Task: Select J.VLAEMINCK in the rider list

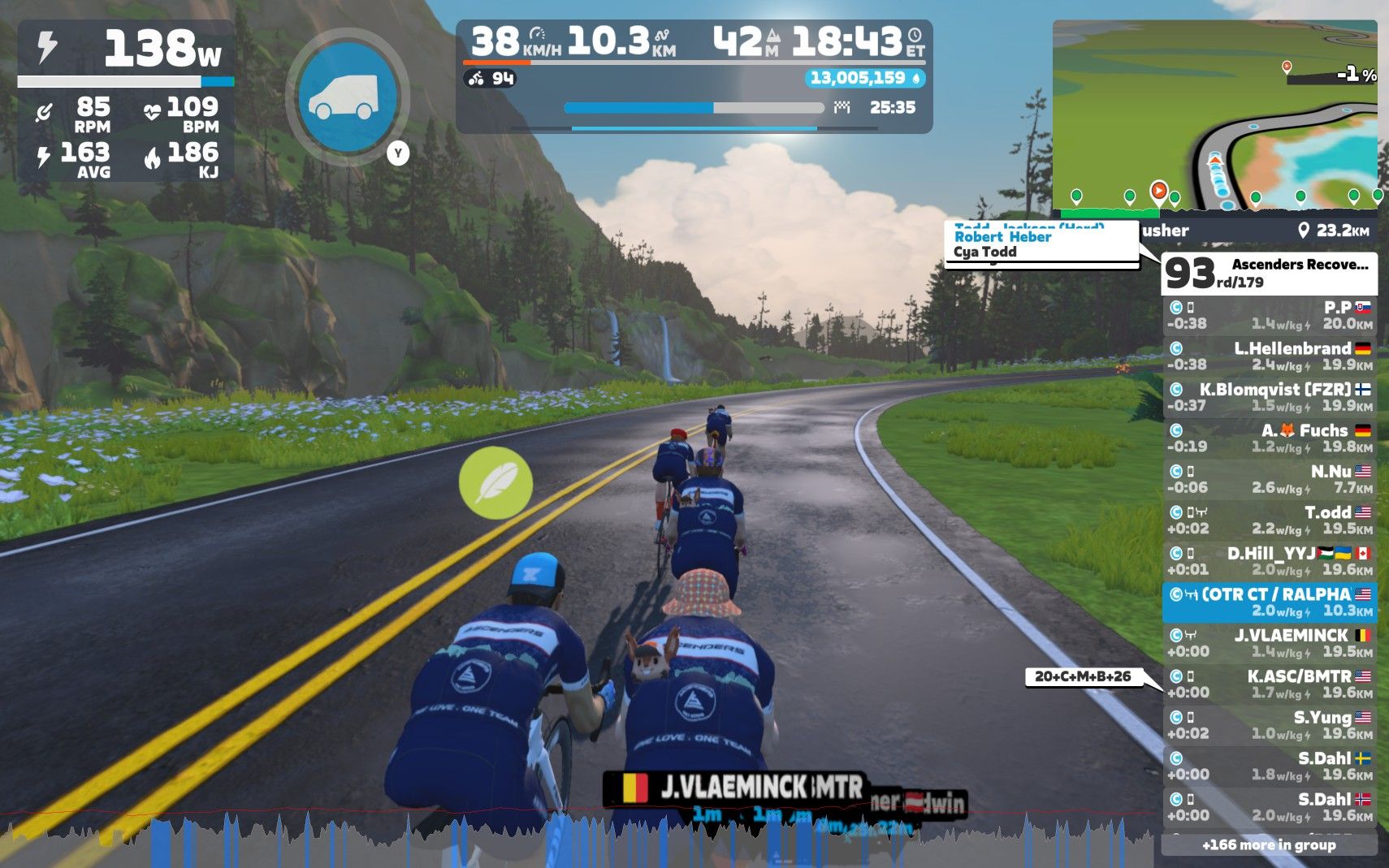Action: 1269,643
